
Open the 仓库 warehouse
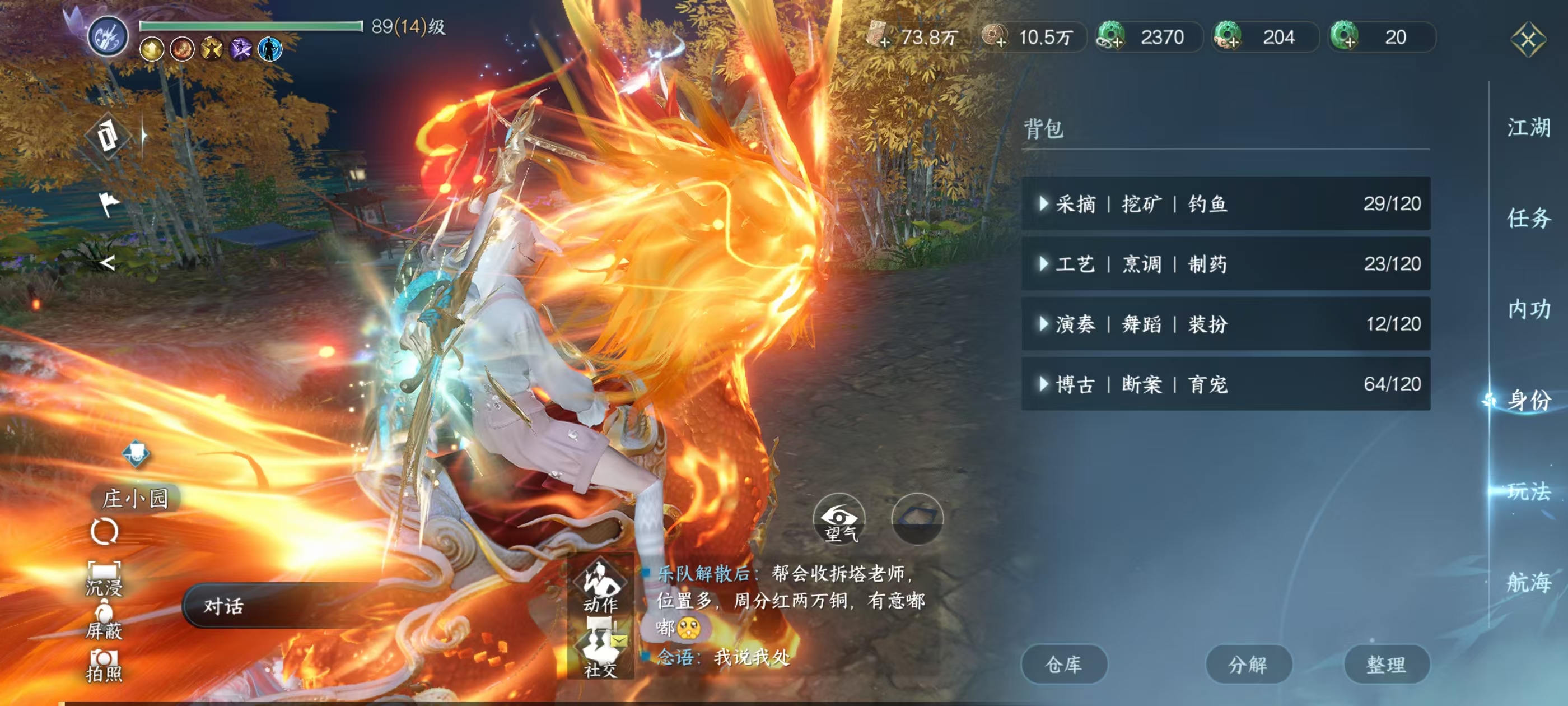[x=1065, y=665]
